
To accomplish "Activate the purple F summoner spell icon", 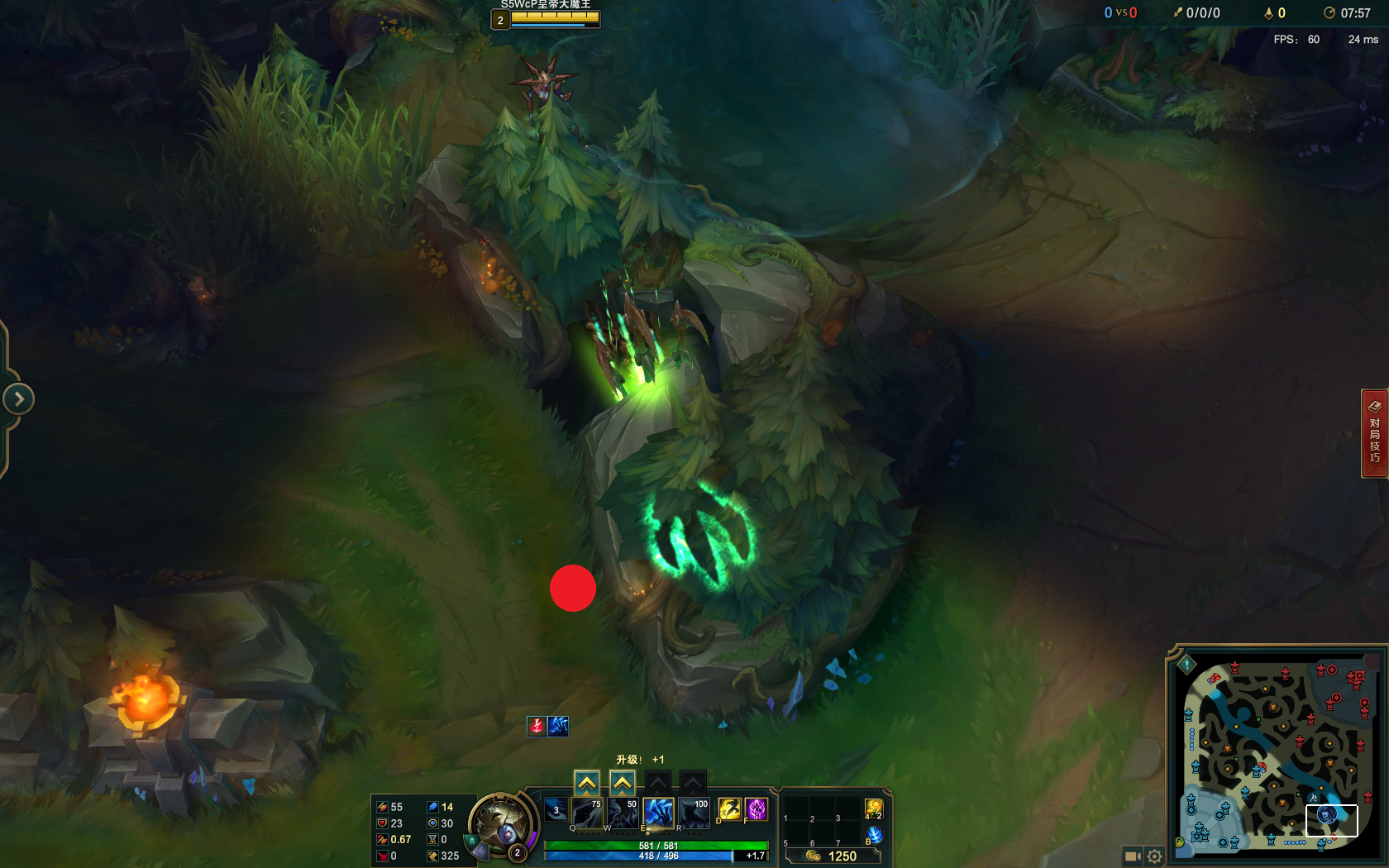I will [756, 810].
